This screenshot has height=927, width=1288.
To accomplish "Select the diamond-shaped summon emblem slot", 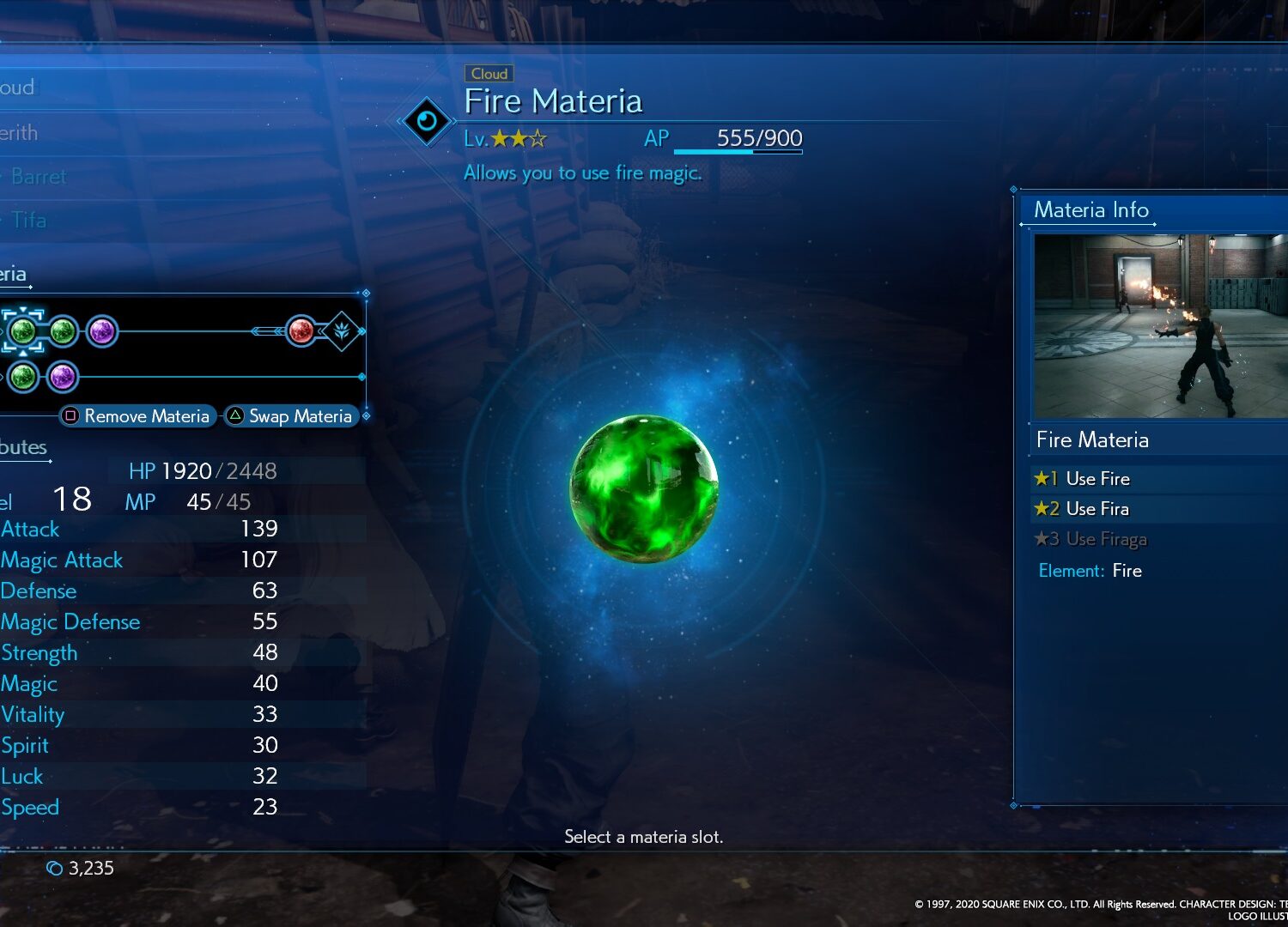I will (x=342, y=330).
